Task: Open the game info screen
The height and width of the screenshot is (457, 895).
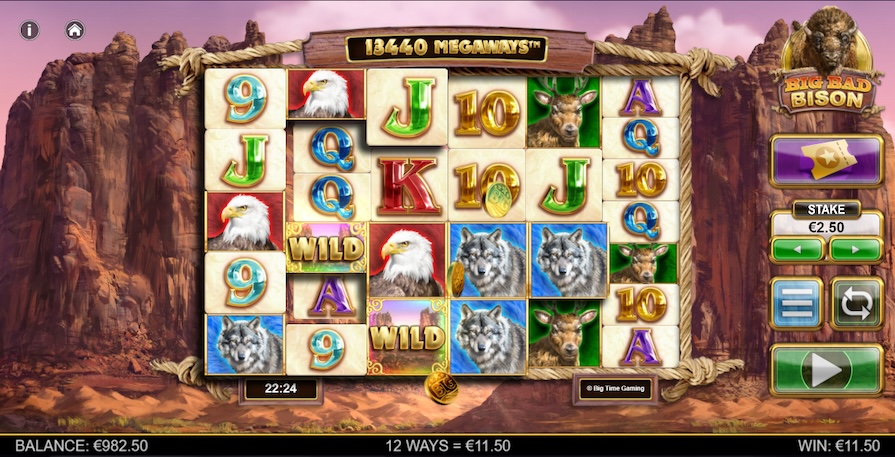Action: [30, 30]
